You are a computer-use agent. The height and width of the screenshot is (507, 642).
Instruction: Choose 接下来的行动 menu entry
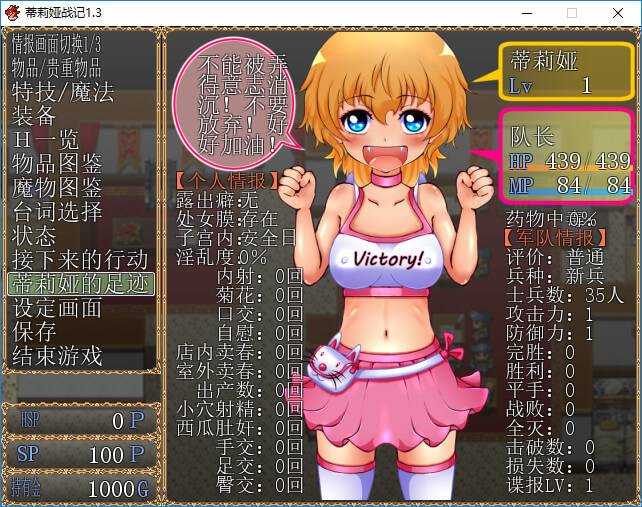(x=80, y=260)
